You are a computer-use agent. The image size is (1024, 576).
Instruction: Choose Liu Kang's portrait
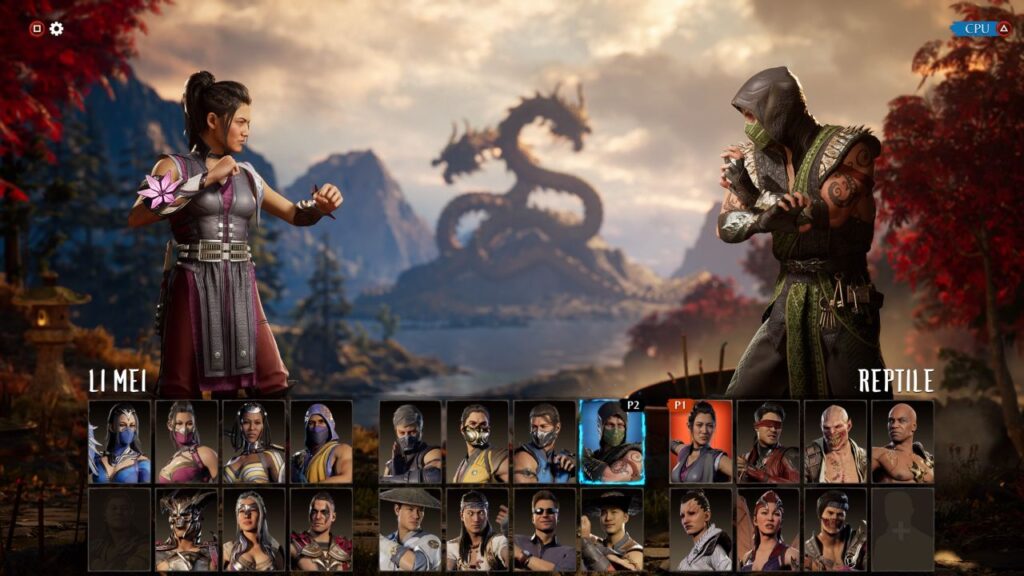(478, 530)
